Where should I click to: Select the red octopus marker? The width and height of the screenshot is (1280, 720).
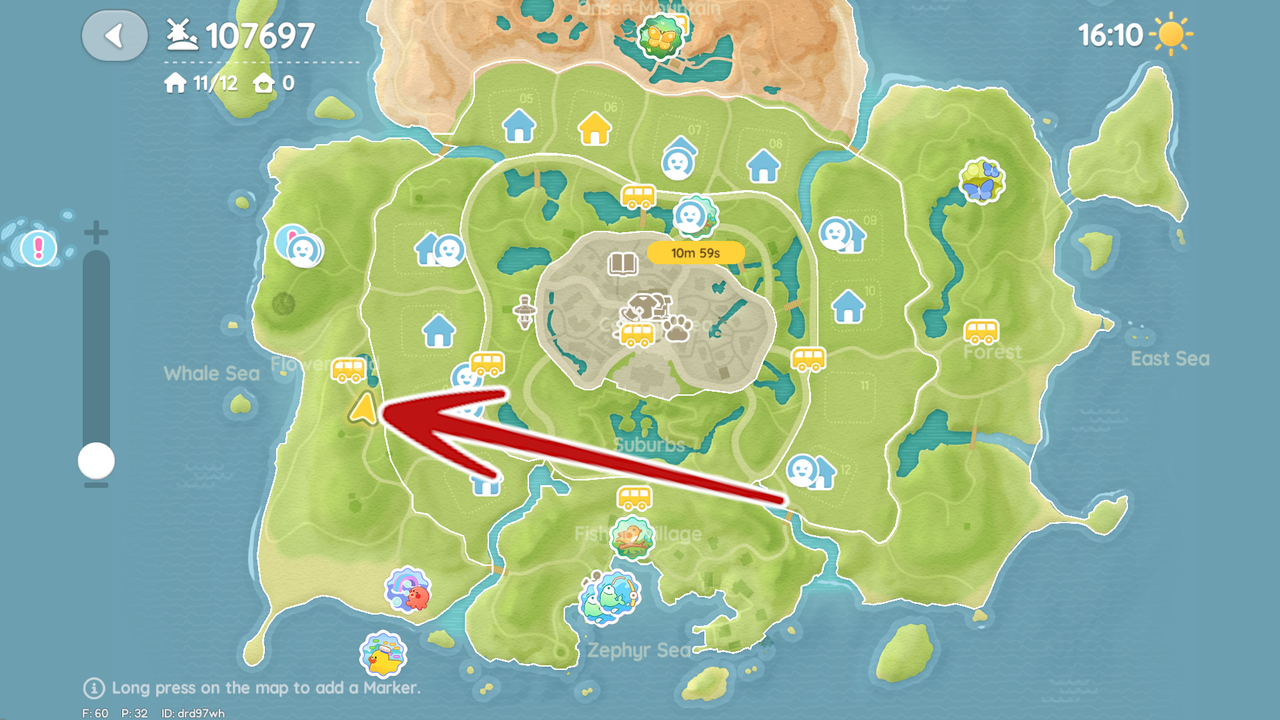(x=408, y=590)
